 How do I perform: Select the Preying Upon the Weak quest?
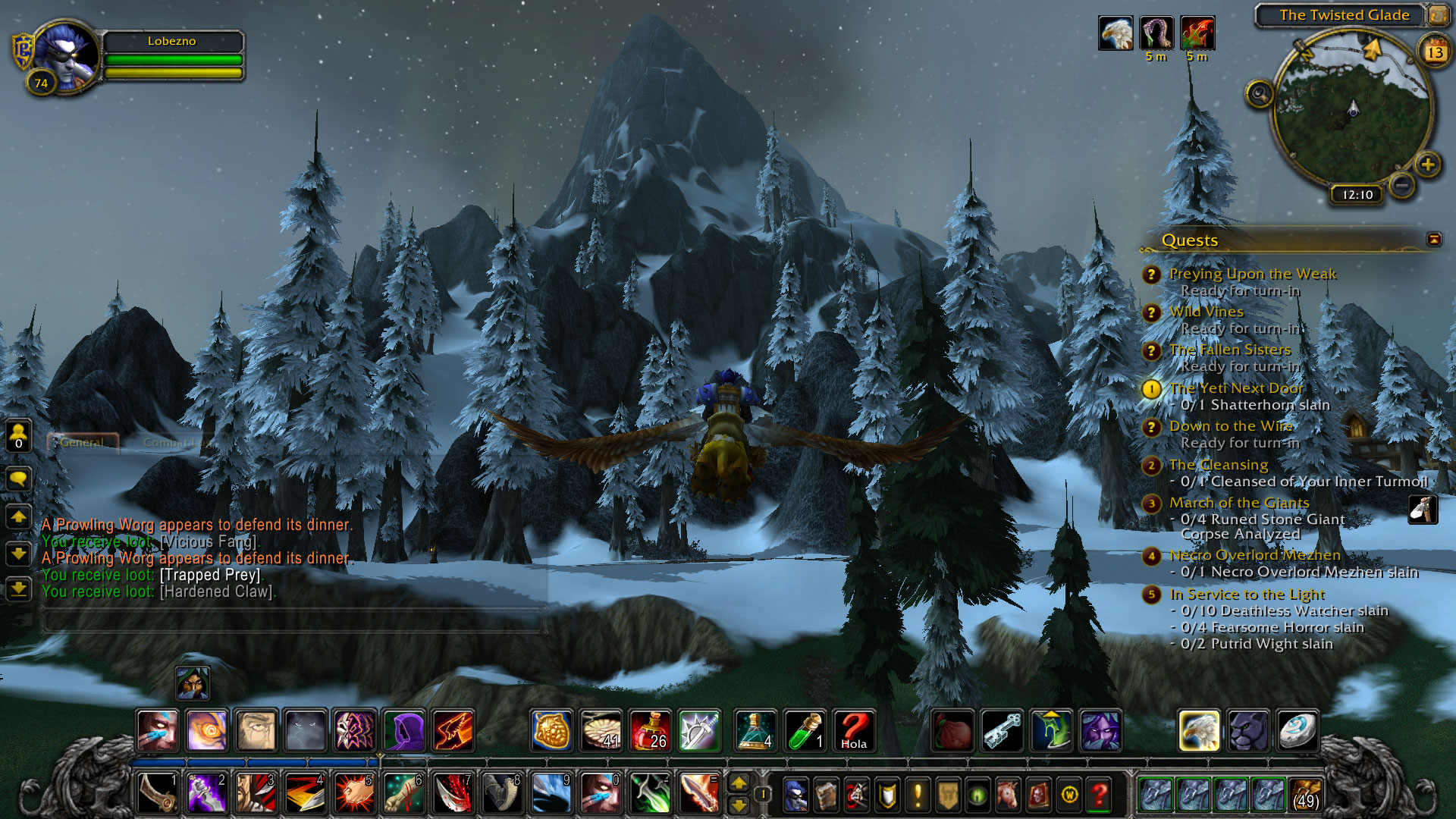click(x=1252, y=274)
